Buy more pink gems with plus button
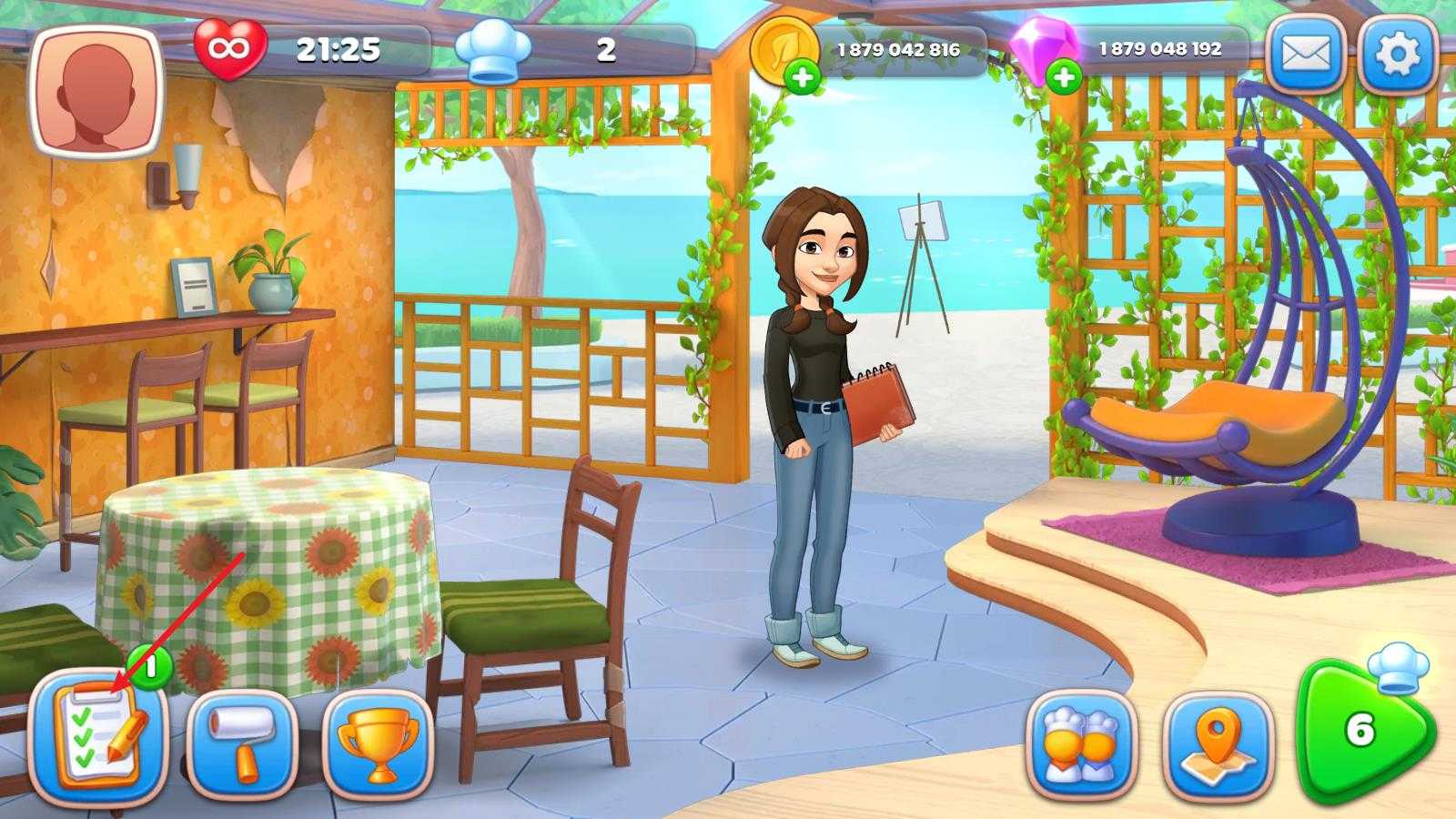The height and width of the screenshot is (819, 1456). pyautogui.click(x=1064, y=78)
